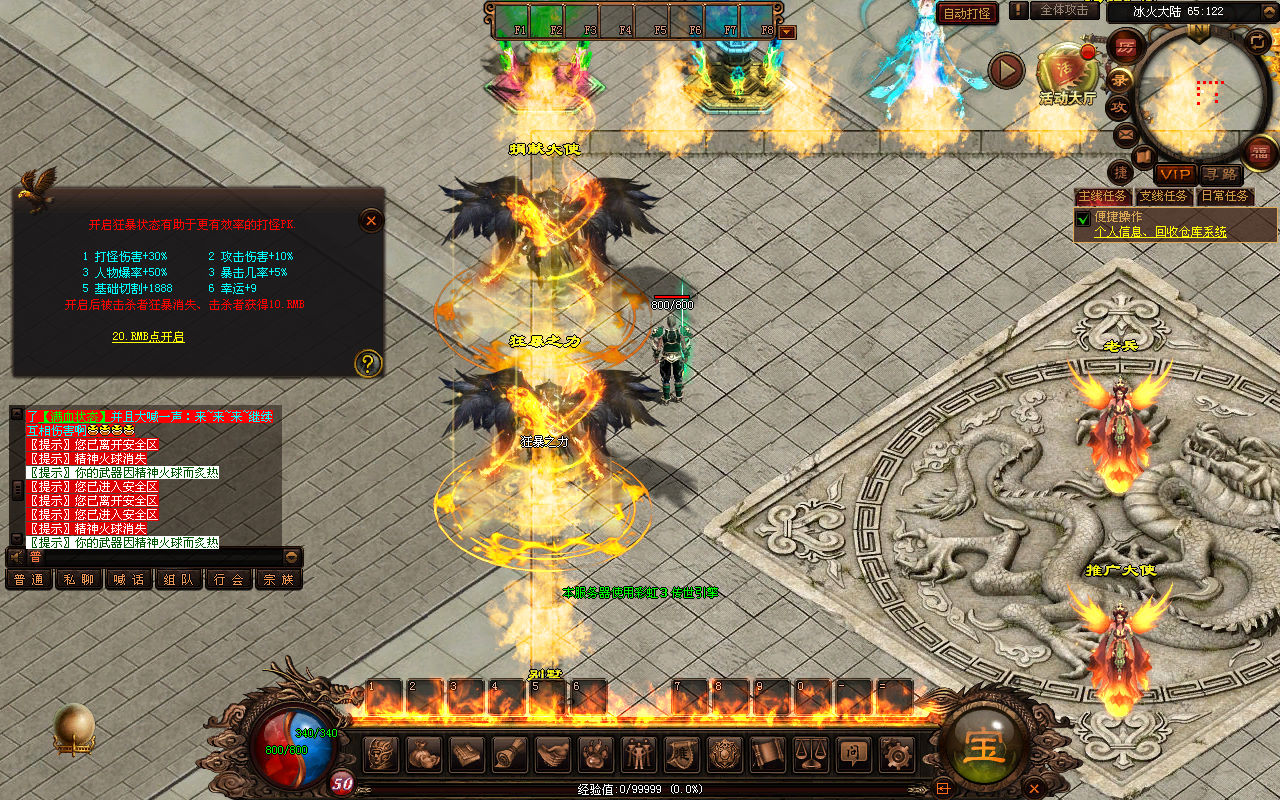Open the VIP button beside minimap
This screenshot has height=800, width=1280.
pos(1175,174)
